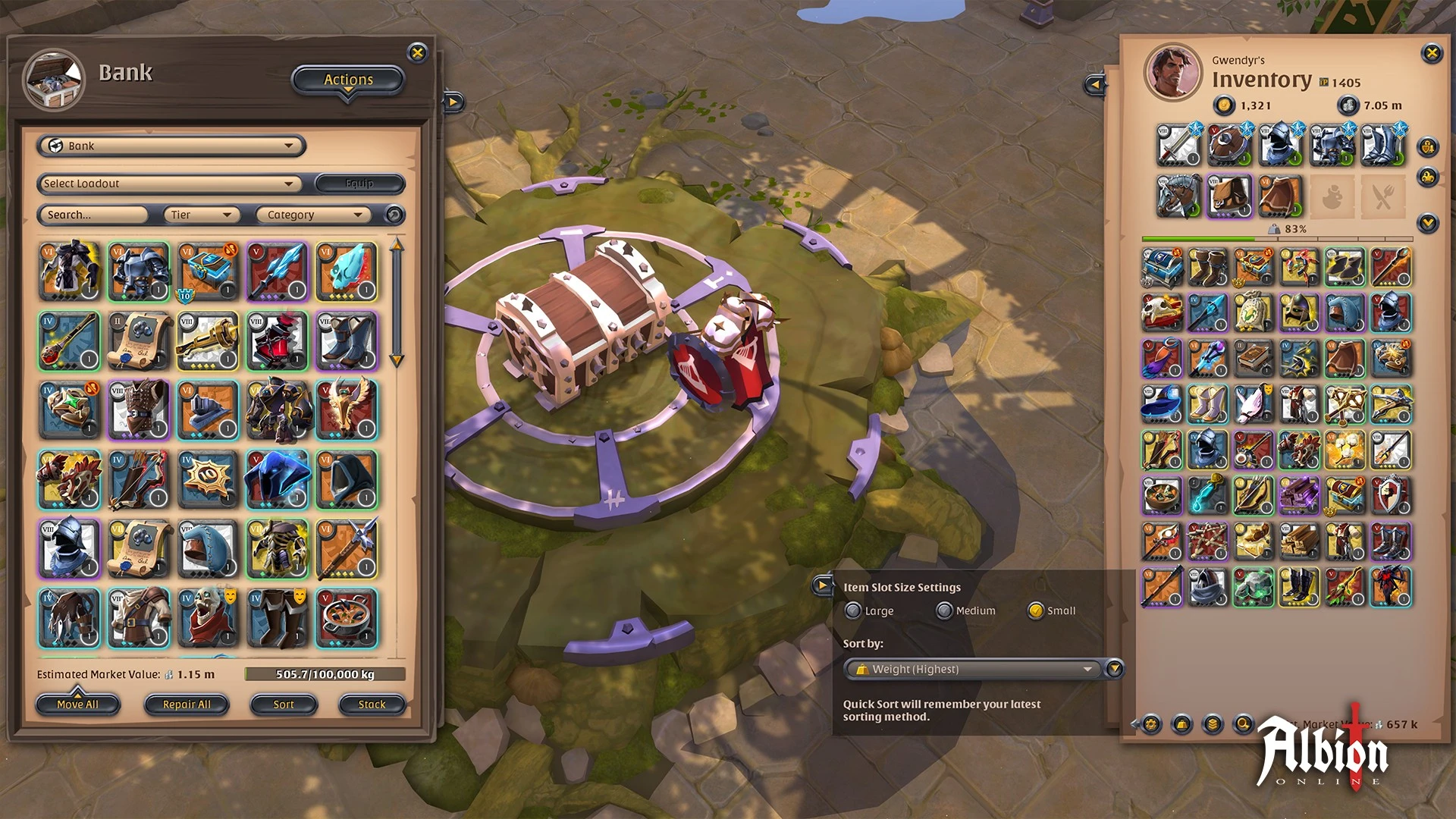Close Gwendyr's Inventory window
This screenshot has width=1456, height=819.
pos(1432,53)
